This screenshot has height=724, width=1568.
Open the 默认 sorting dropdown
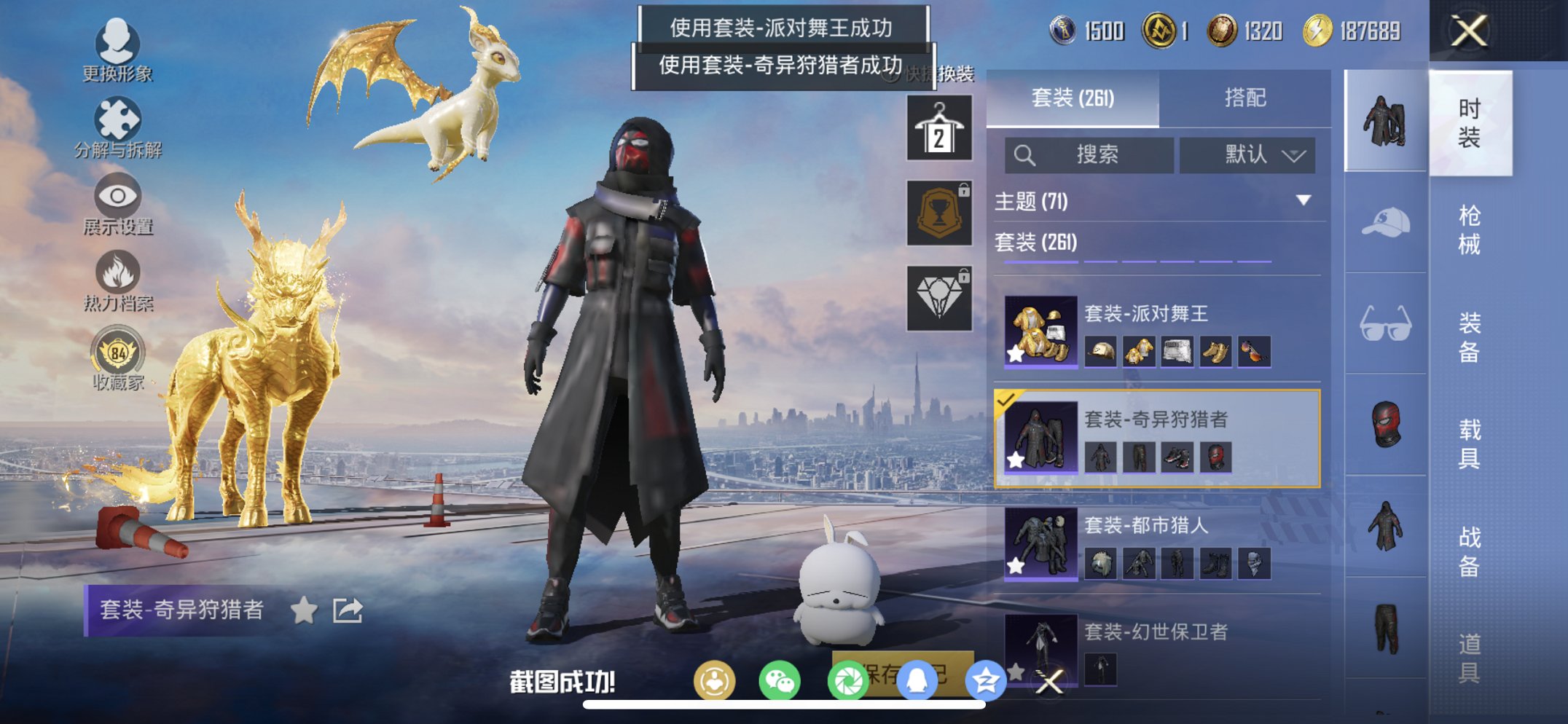[x=1247, y=155]
